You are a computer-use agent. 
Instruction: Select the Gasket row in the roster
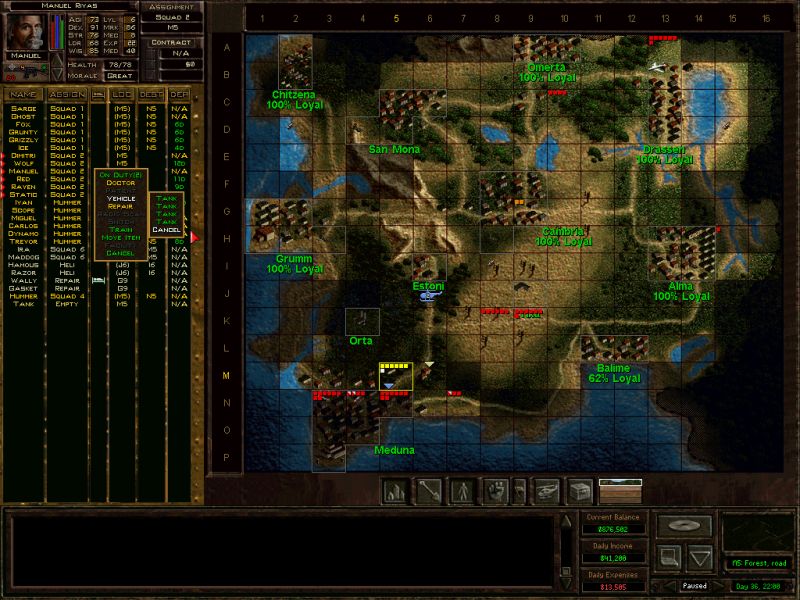pyautogui.click(x=23, y=288)
